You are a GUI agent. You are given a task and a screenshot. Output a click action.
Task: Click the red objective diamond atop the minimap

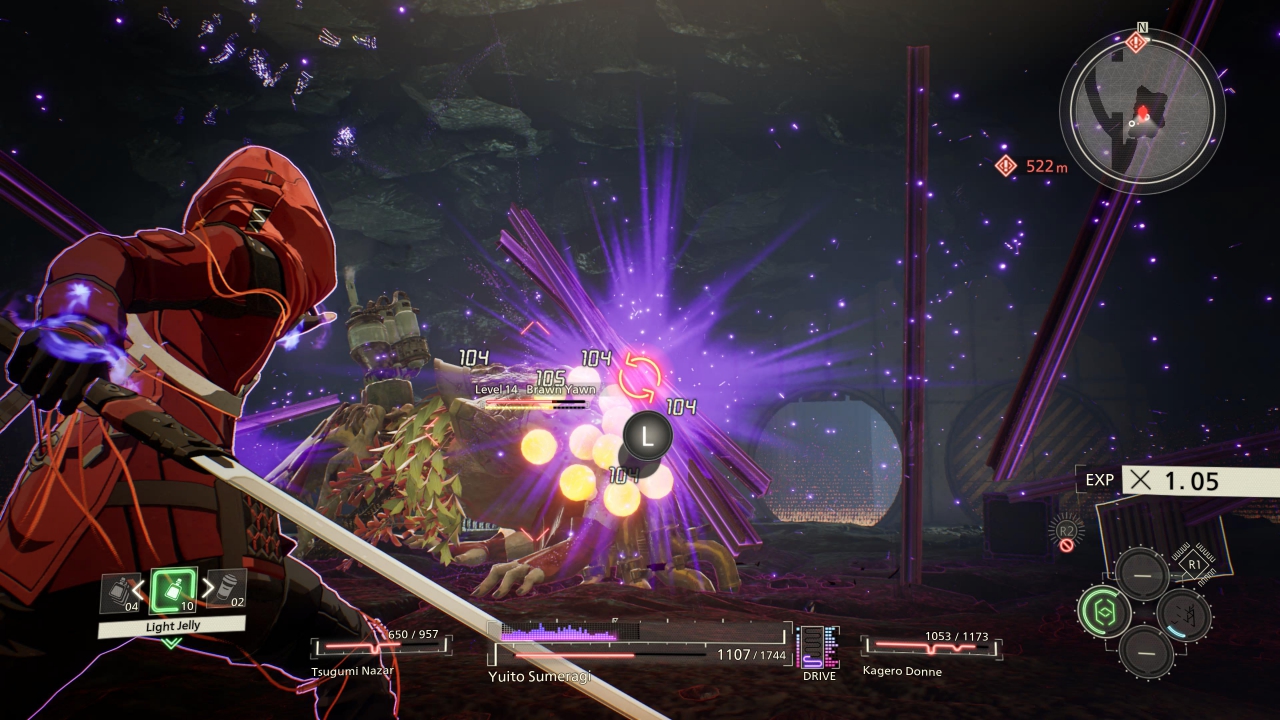click(1136, 41)
